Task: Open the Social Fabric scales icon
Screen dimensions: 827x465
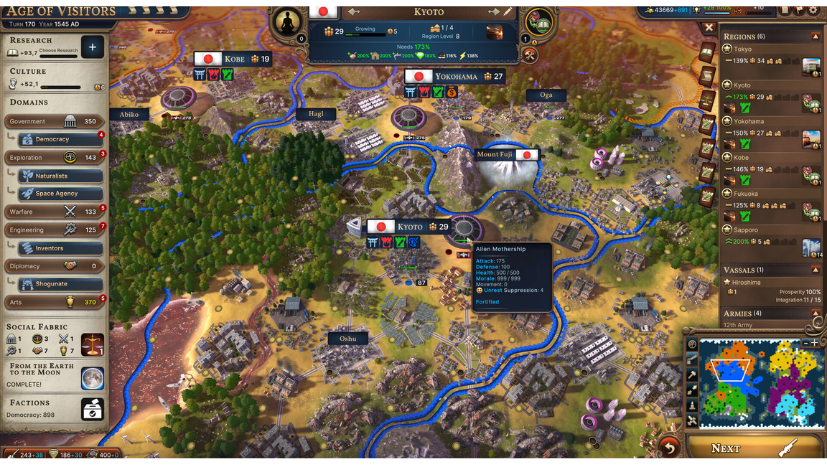Action: pos(93,345)
